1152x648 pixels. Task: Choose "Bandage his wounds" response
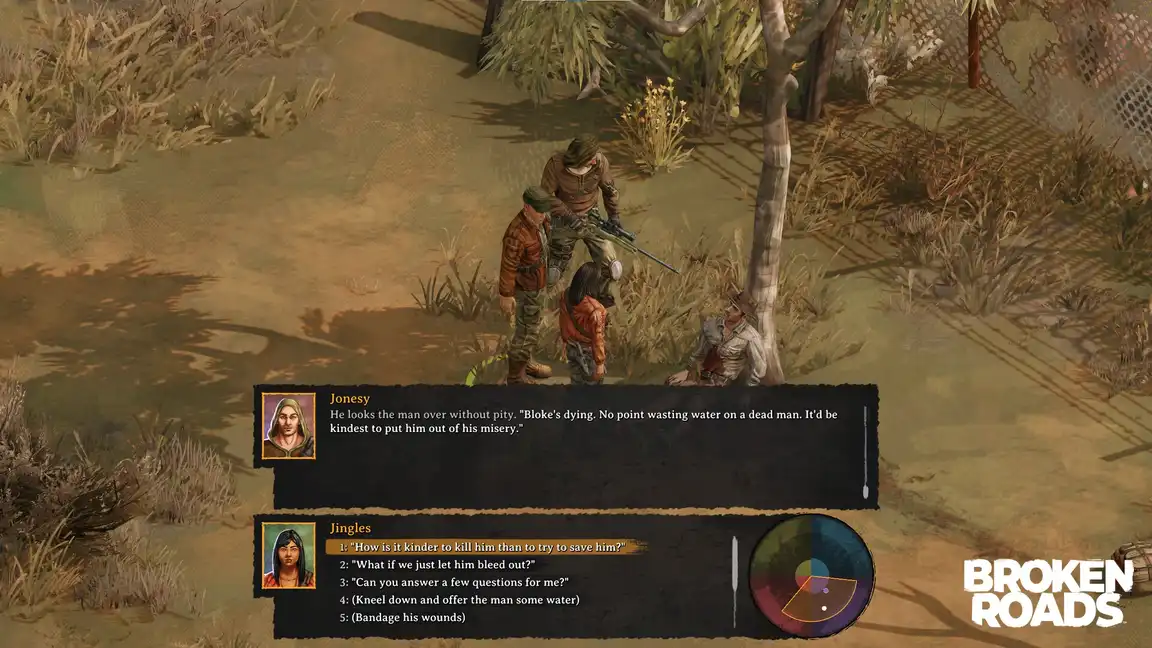(407, 617)
